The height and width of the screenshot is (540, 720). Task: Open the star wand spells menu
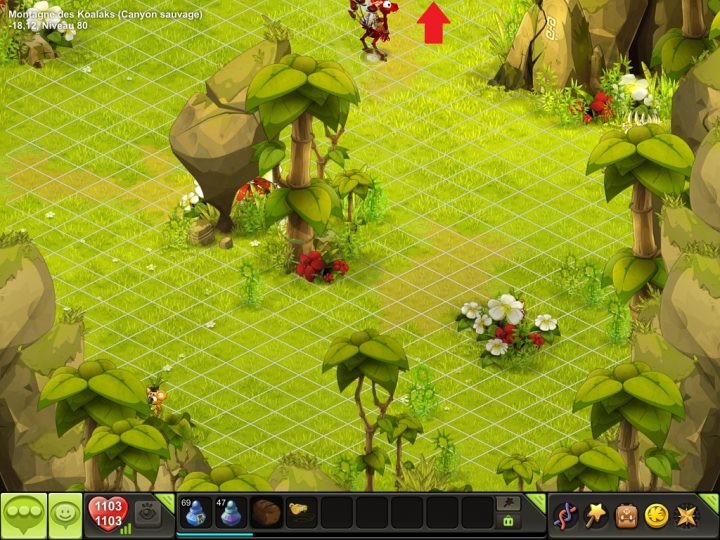click(596, 515)
